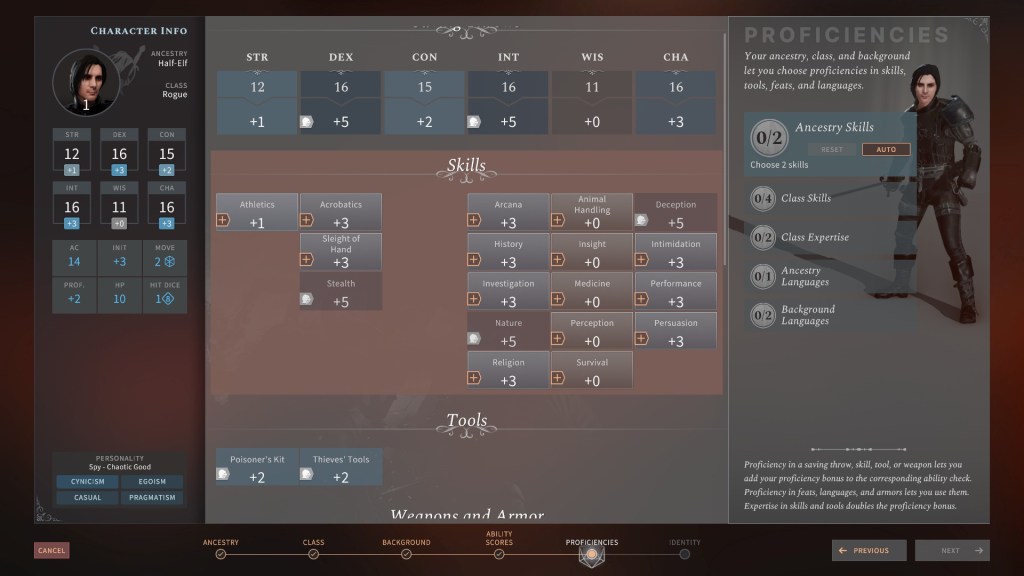Select the Class Expertise section
The width and height of the screenshot is (1024, 576).
click(x=814, y=237)
